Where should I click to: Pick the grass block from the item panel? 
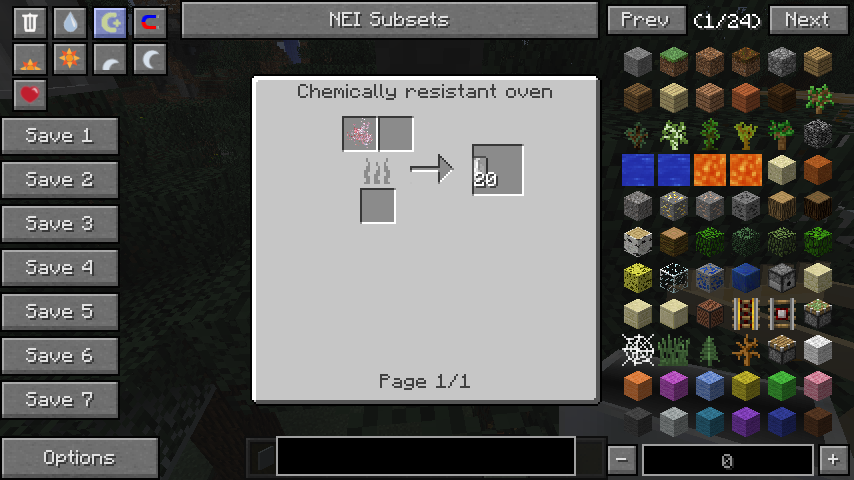(674, 63)
